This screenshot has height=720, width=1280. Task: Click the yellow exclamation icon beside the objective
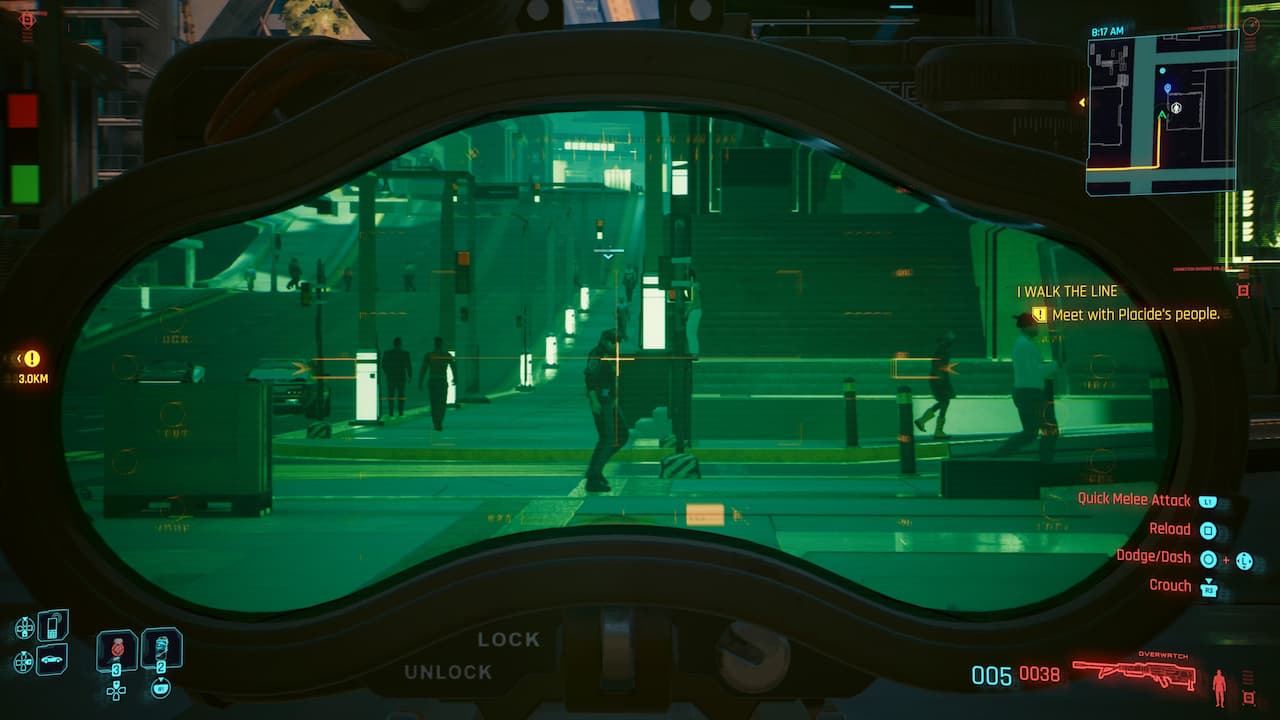1038,313
